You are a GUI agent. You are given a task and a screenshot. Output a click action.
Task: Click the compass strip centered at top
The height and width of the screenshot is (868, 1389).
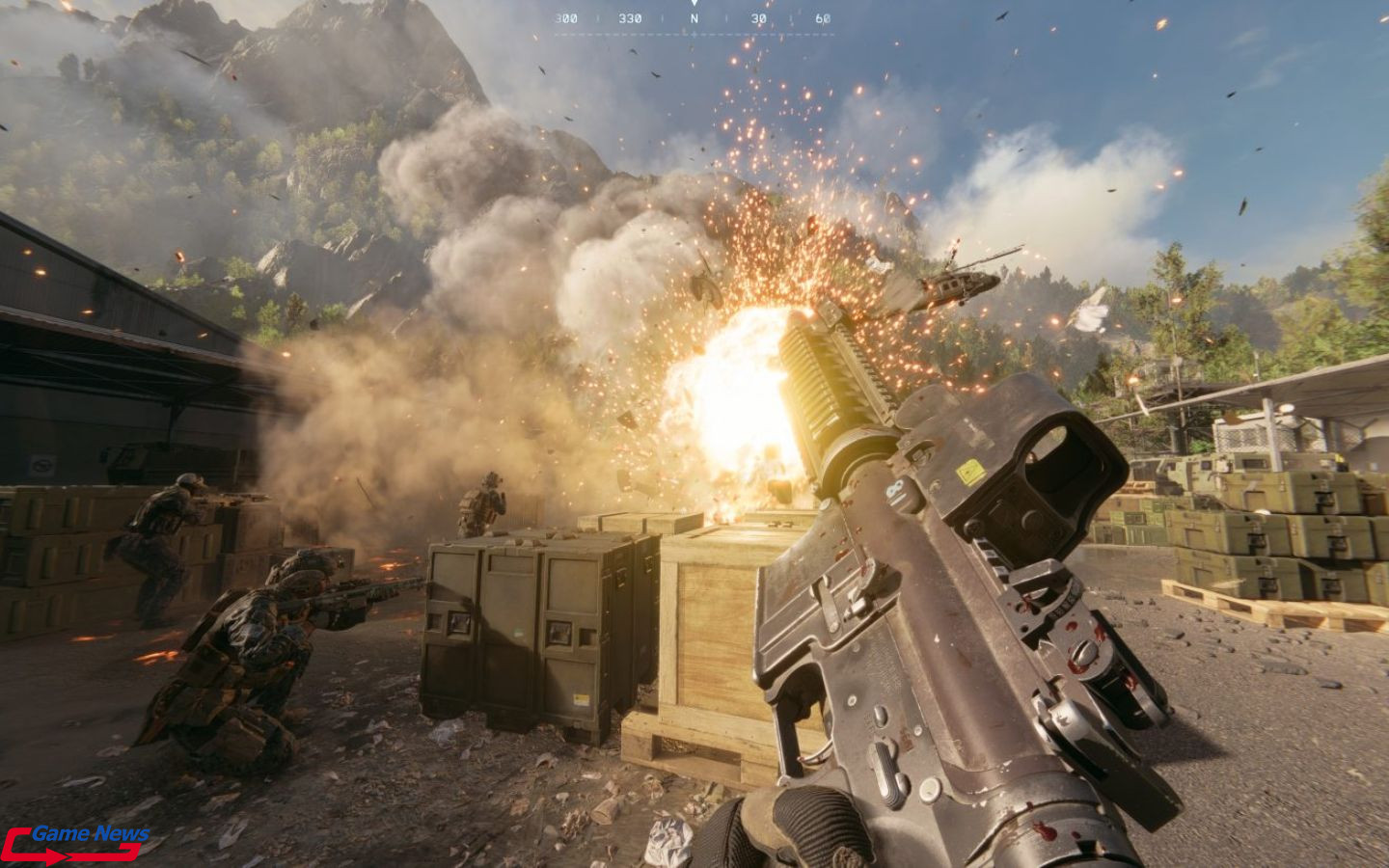(x=694, y=17)
